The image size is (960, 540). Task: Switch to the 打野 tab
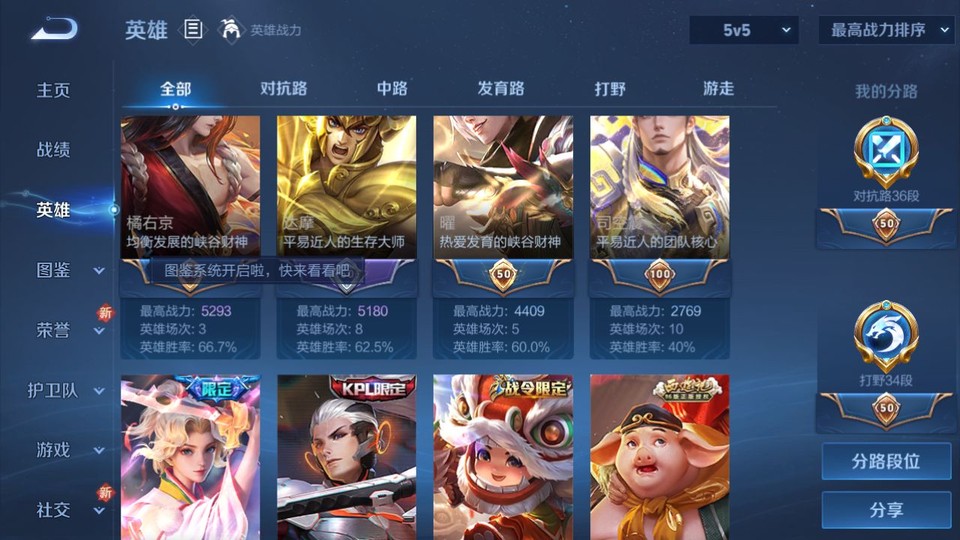point(610,89)
